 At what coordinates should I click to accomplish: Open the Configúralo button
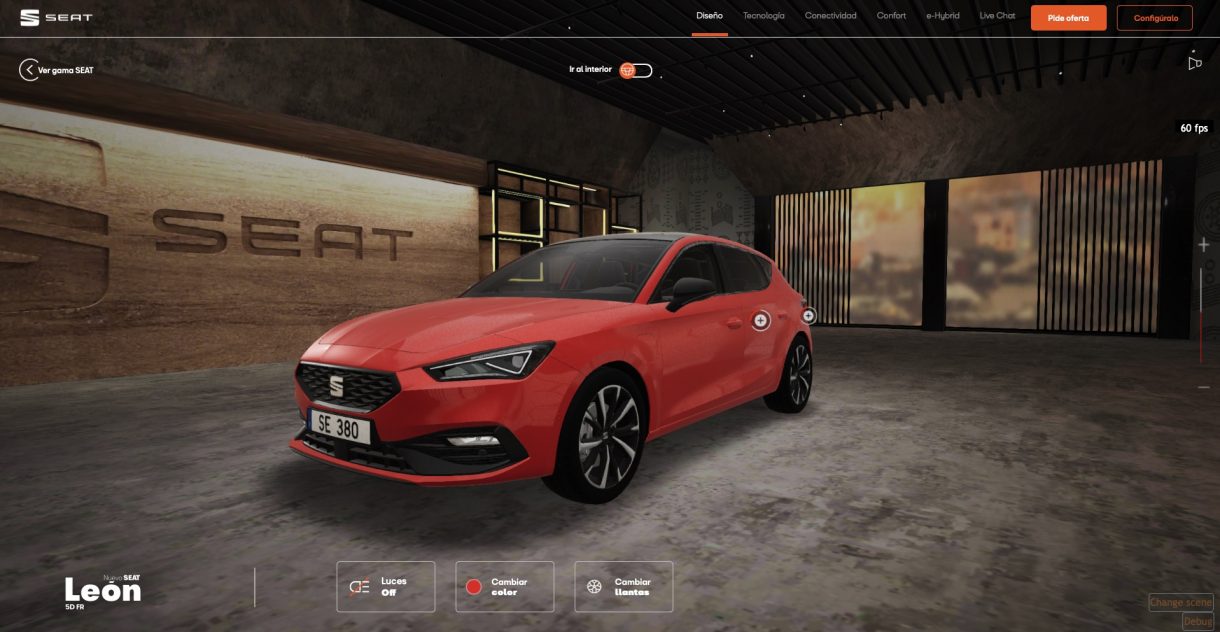[x=1155, y=18]
